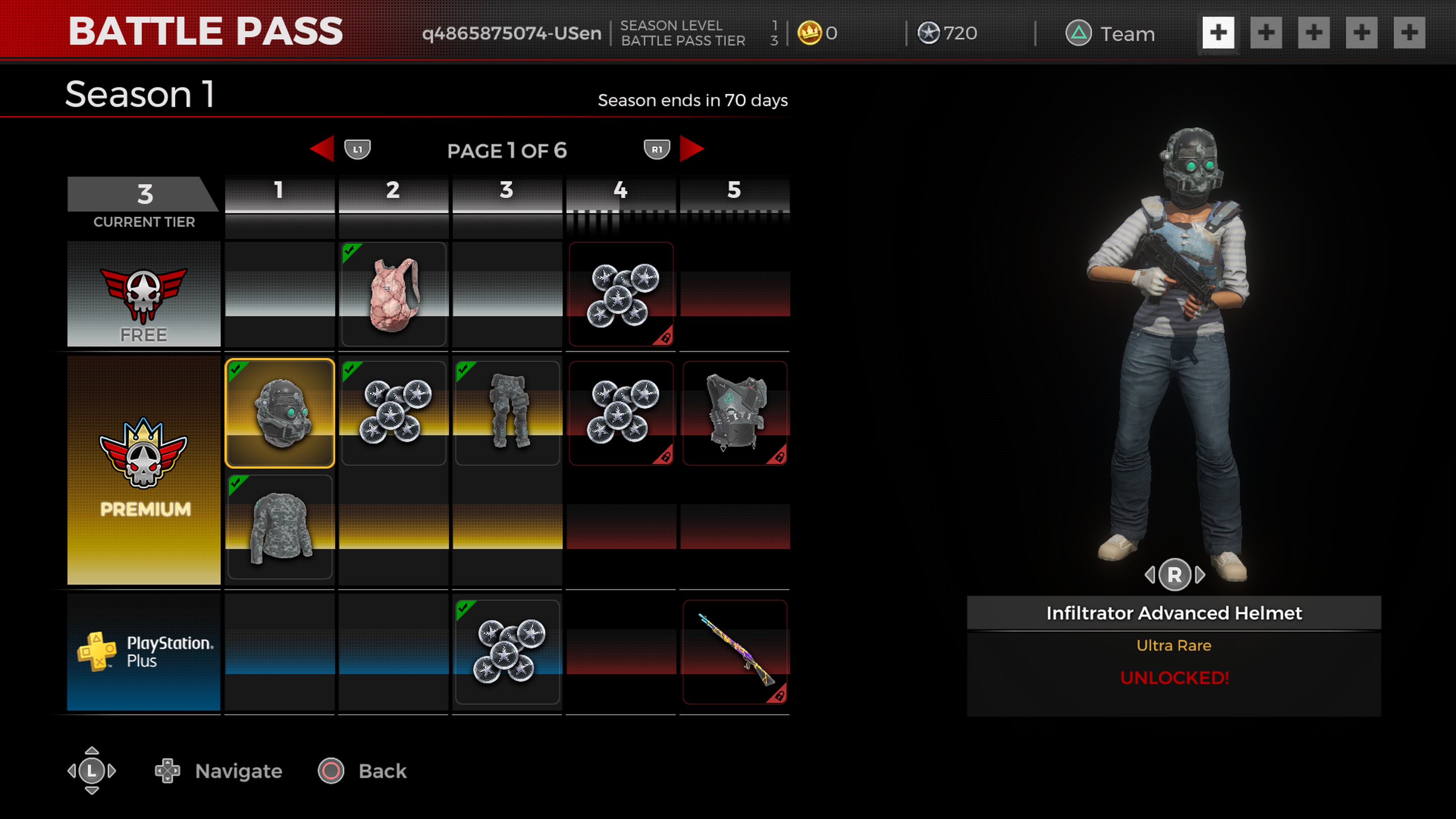This screenshot has height=819, width=1456.
Task: Click the highlighted white team slot plus
Action: pos(1218,33)
